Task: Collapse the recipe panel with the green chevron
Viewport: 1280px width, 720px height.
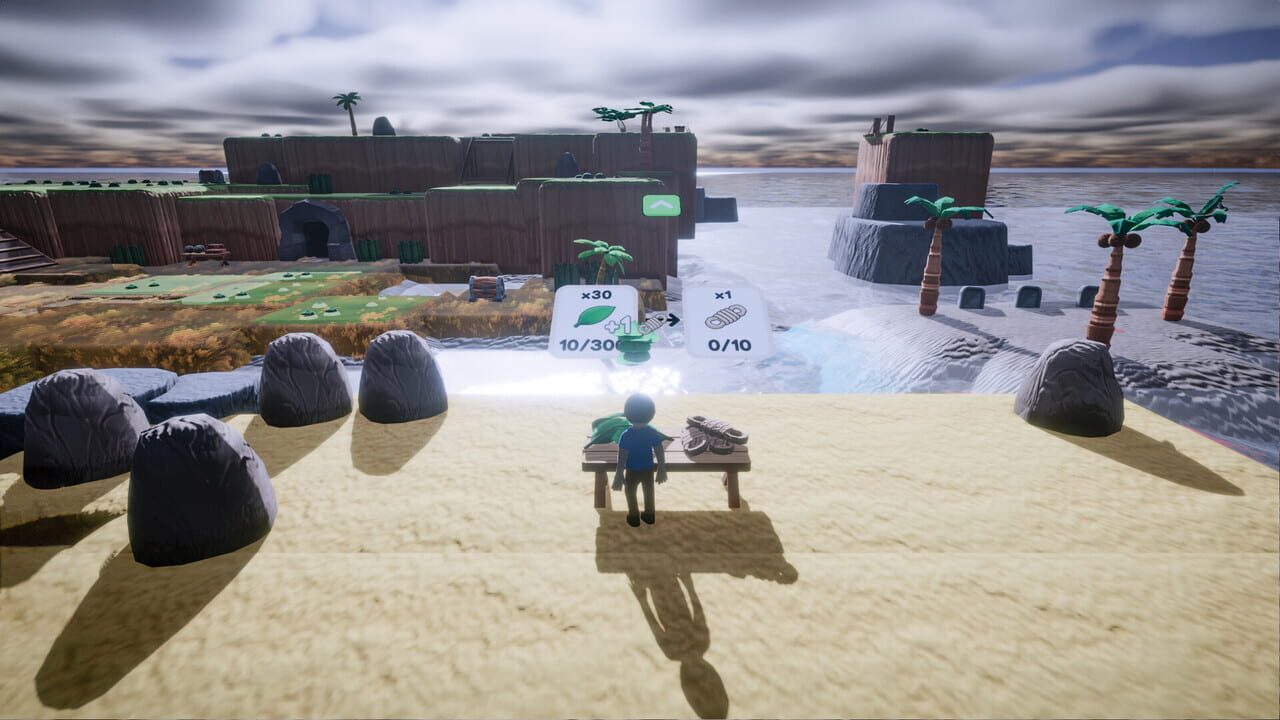Action: click(x=659, y=204)
